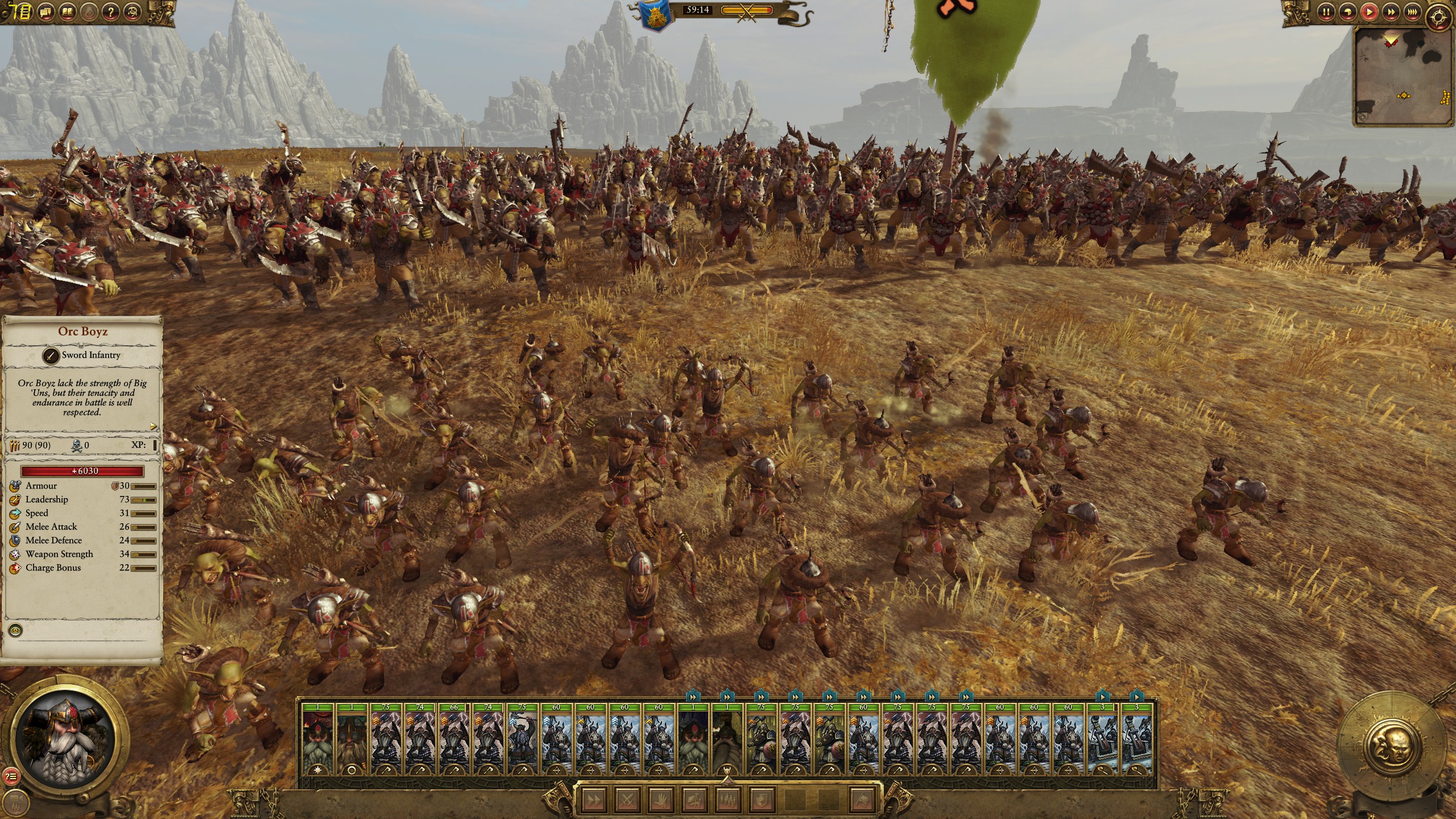Click the eye icon in Orc Boyz panel
The height and width of the screenshot is (819, 1456).
tap(16, 630)
